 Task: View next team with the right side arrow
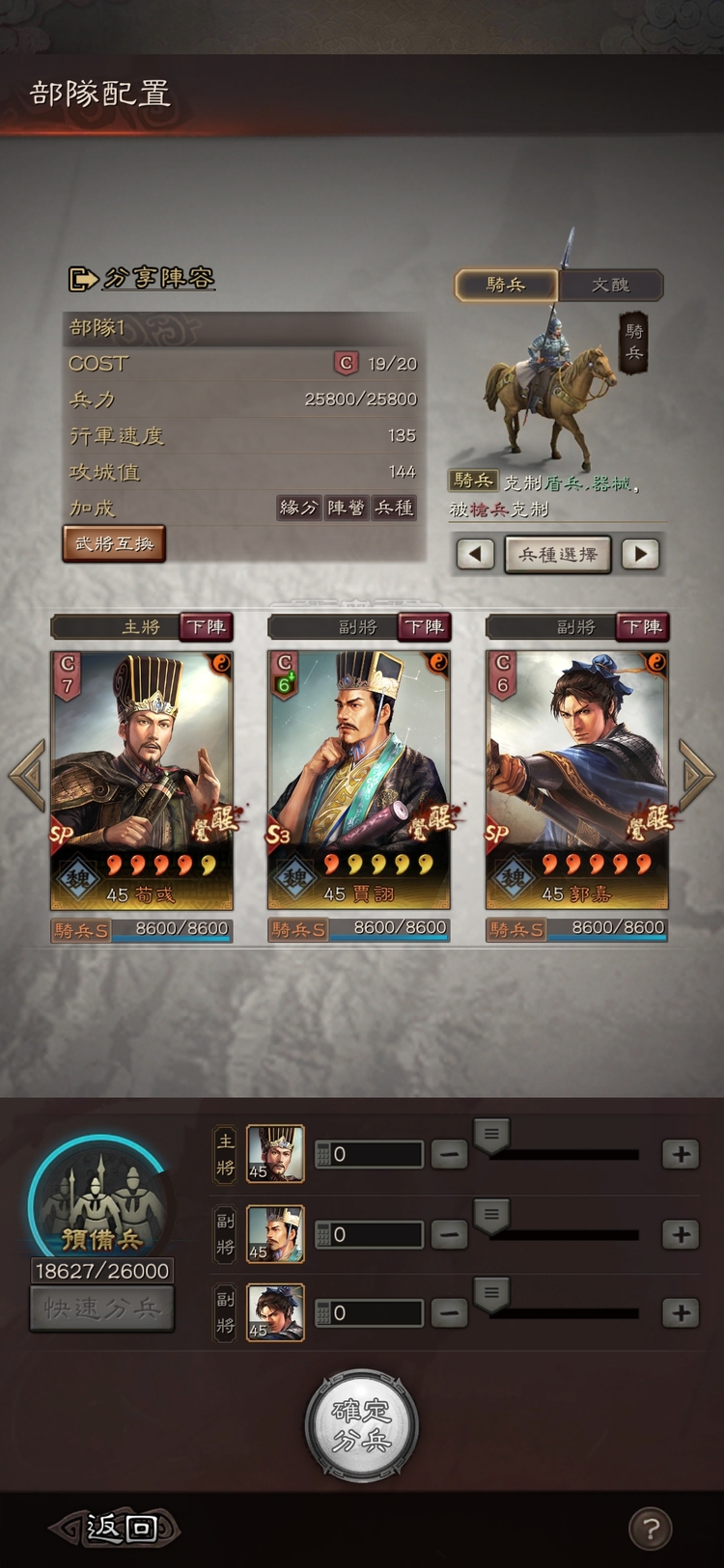(697, 774)
